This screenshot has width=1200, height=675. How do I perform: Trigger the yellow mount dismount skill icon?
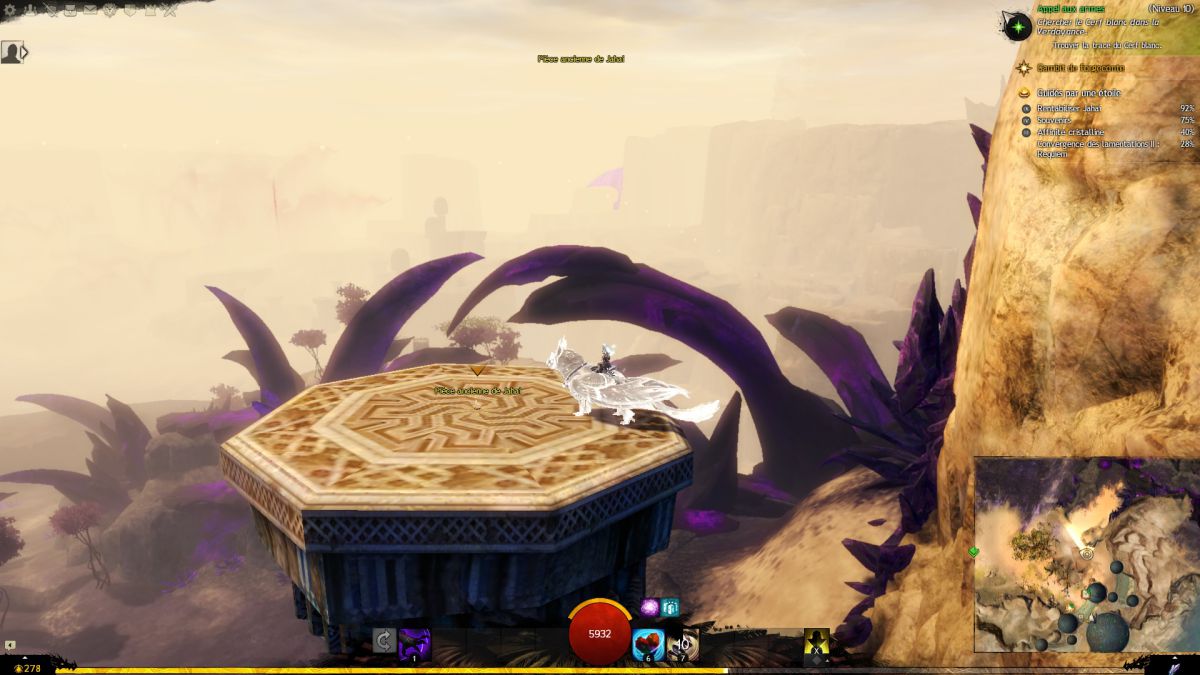817,645
